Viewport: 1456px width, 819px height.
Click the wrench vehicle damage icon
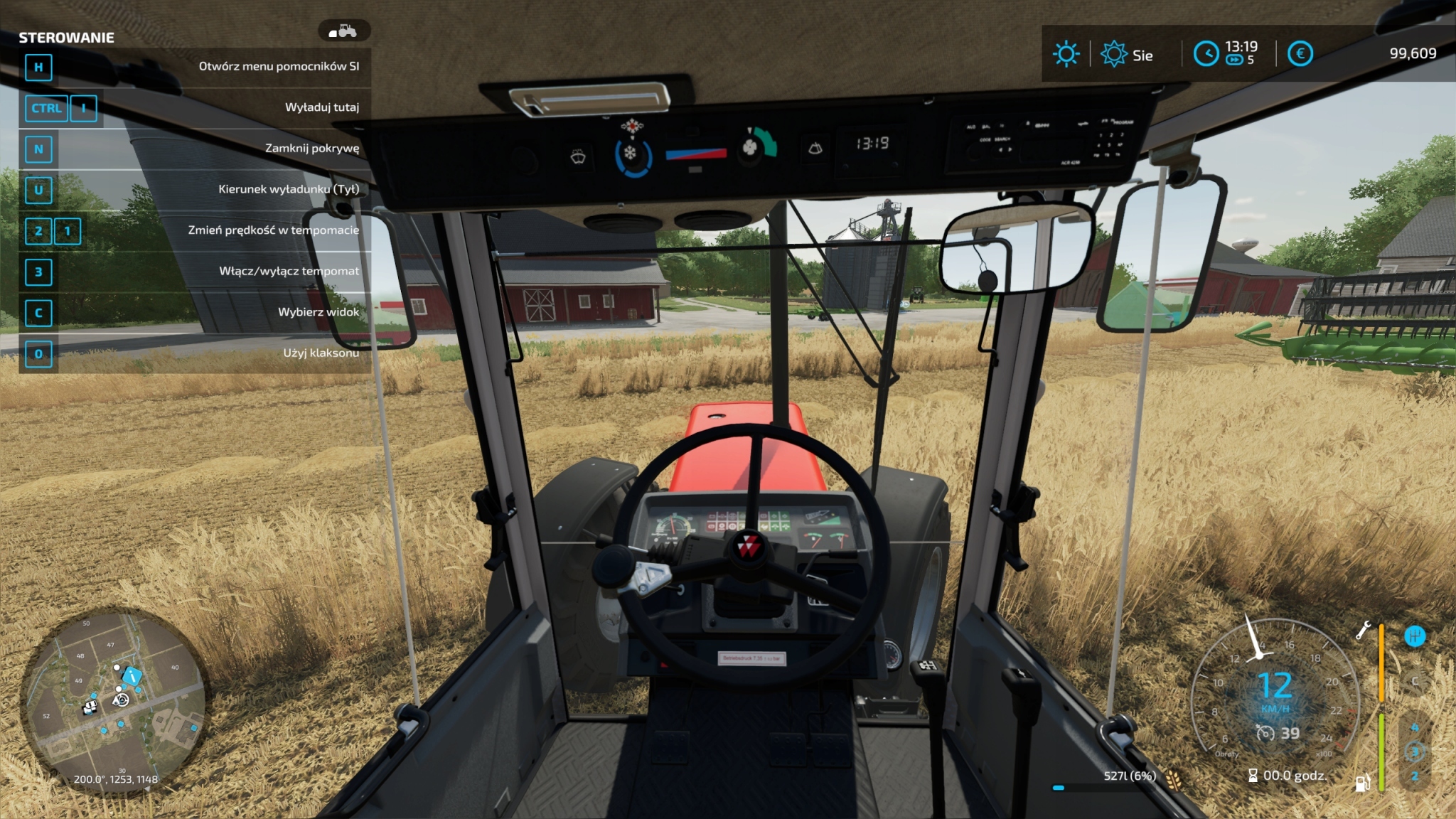(x=1363, y=631)
